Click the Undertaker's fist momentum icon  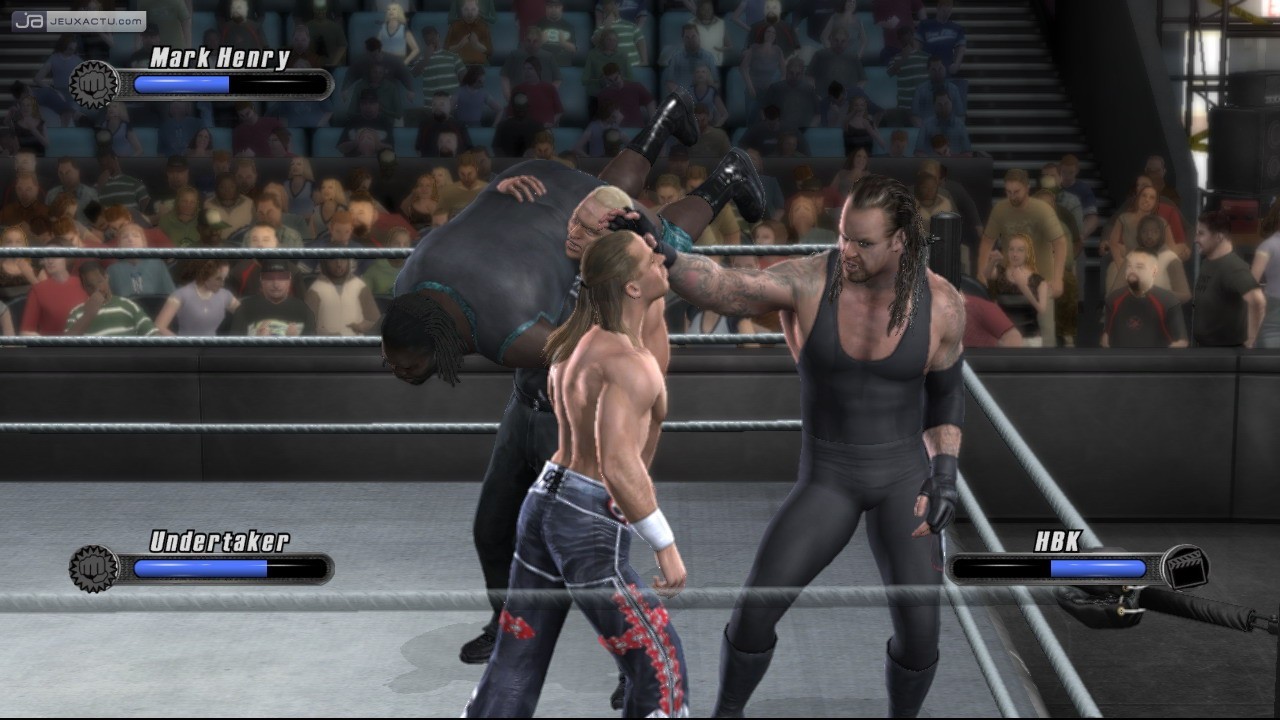click(x=91, y=565)
